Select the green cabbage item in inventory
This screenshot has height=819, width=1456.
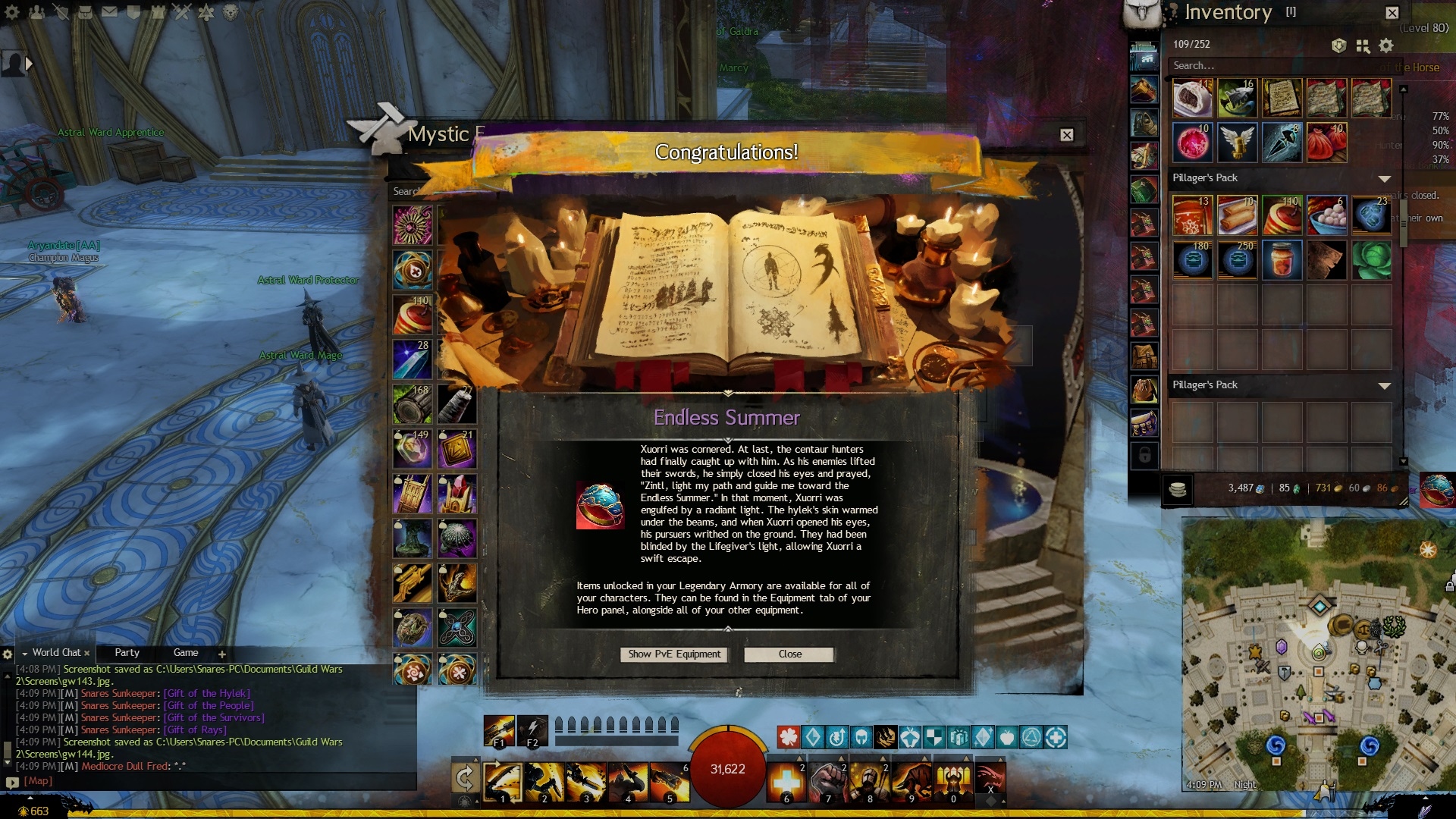point(1371,260)
